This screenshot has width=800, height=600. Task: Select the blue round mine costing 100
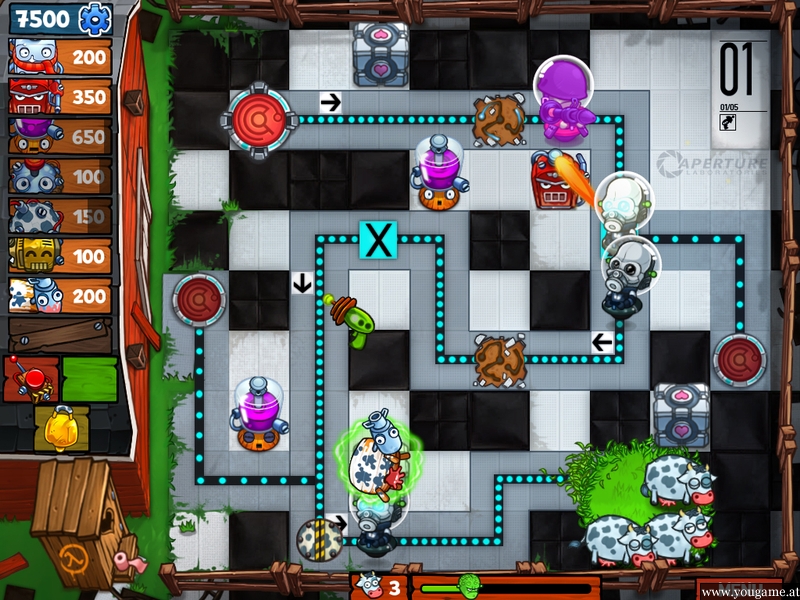point(60,177)
